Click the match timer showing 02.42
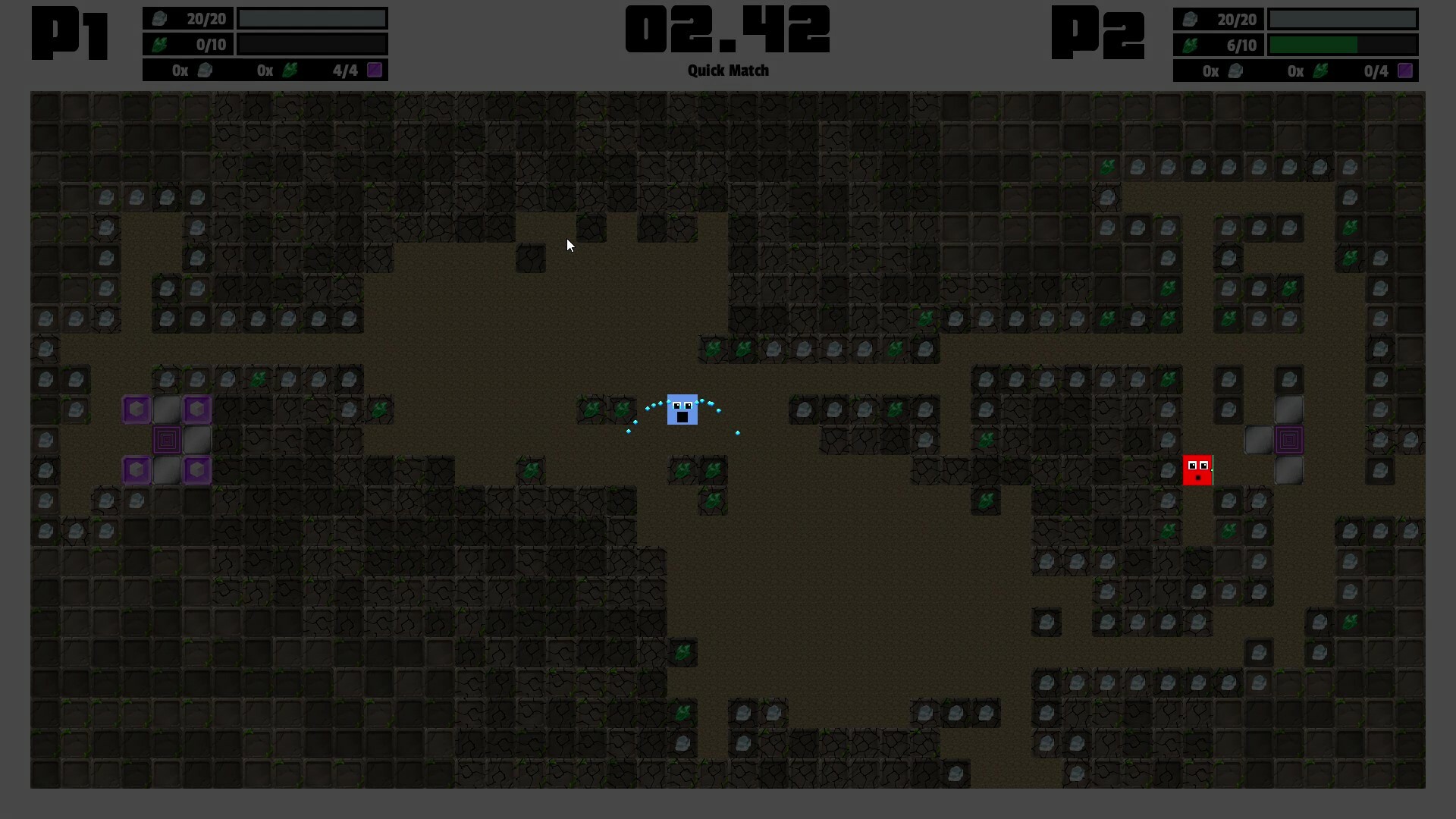The height and width of the screenshot is (819, 1456). 727,29
